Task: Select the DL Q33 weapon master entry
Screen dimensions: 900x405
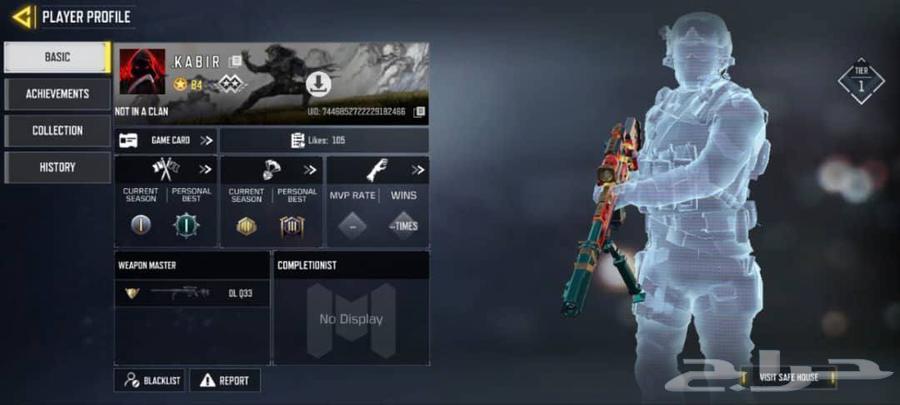Action: click(191, 293)
